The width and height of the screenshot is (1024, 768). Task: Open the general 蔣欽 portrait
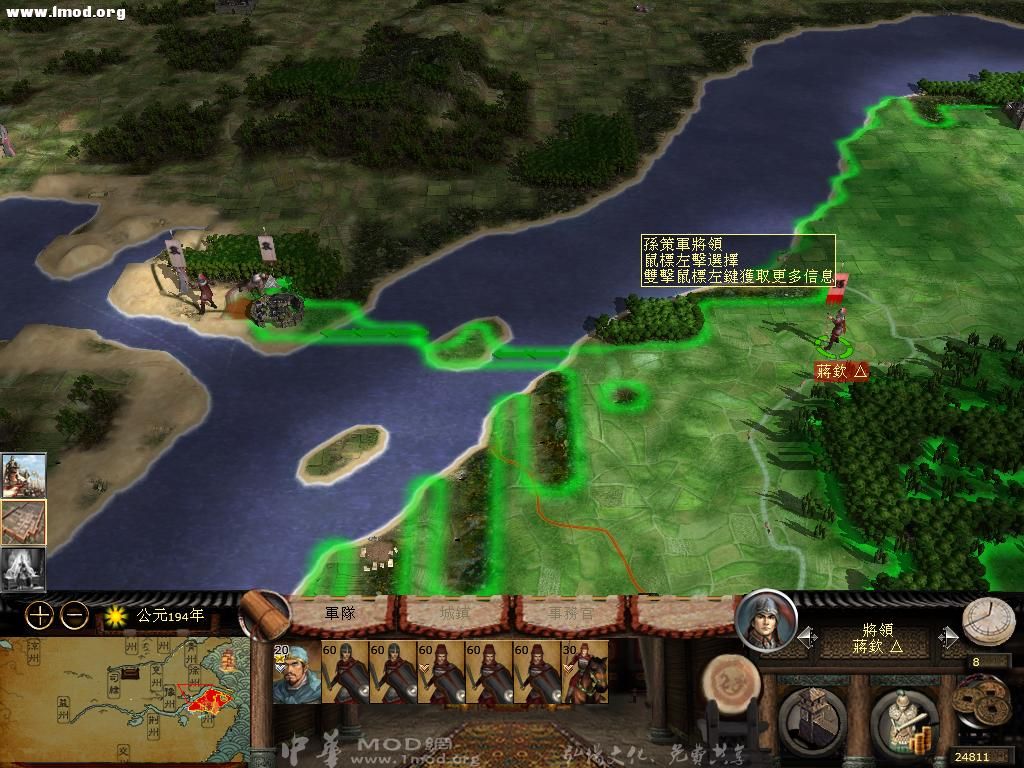766,621
